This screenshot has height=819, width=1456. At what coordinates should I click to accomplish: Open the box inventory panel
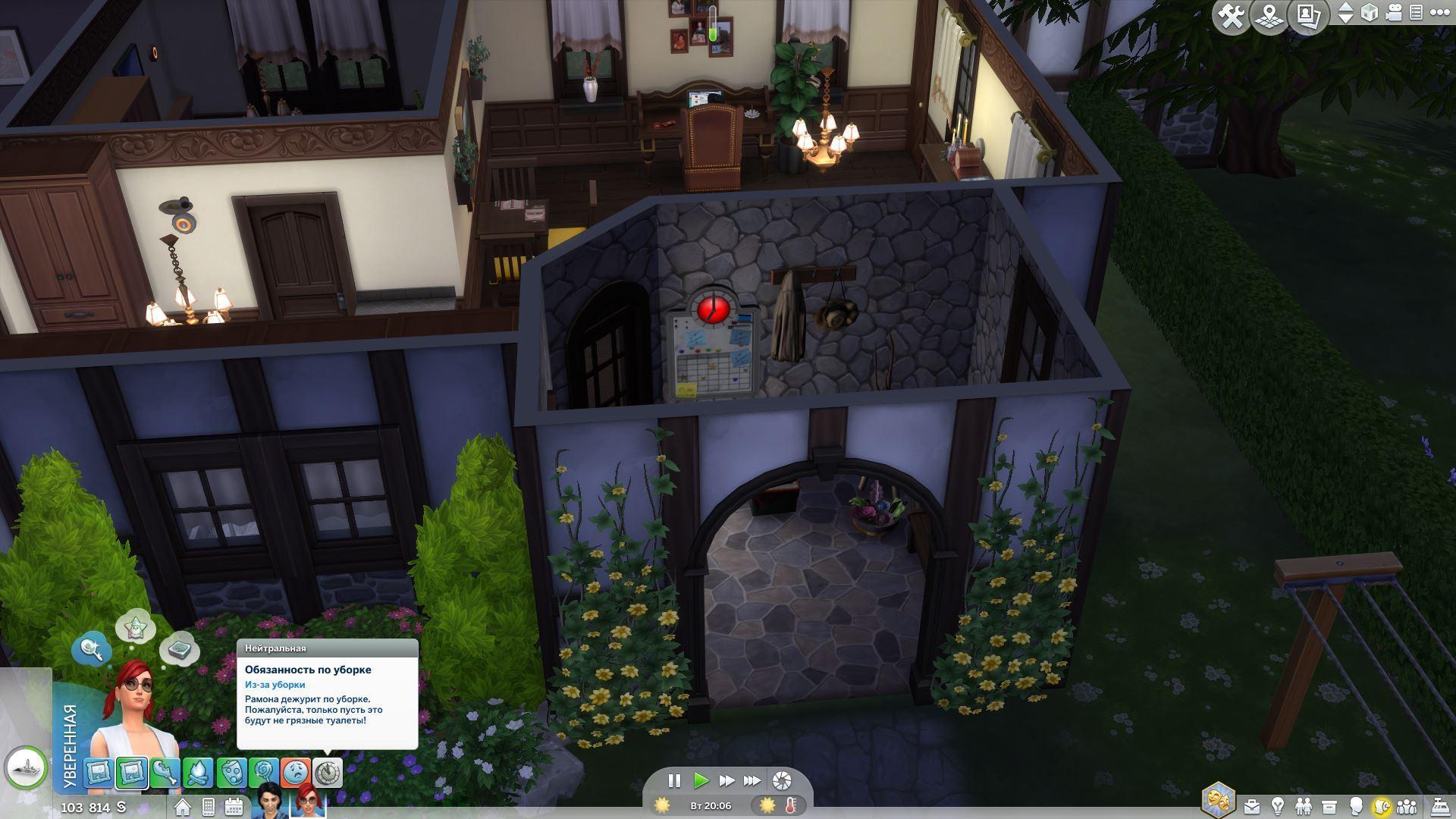coord(1329,806)
